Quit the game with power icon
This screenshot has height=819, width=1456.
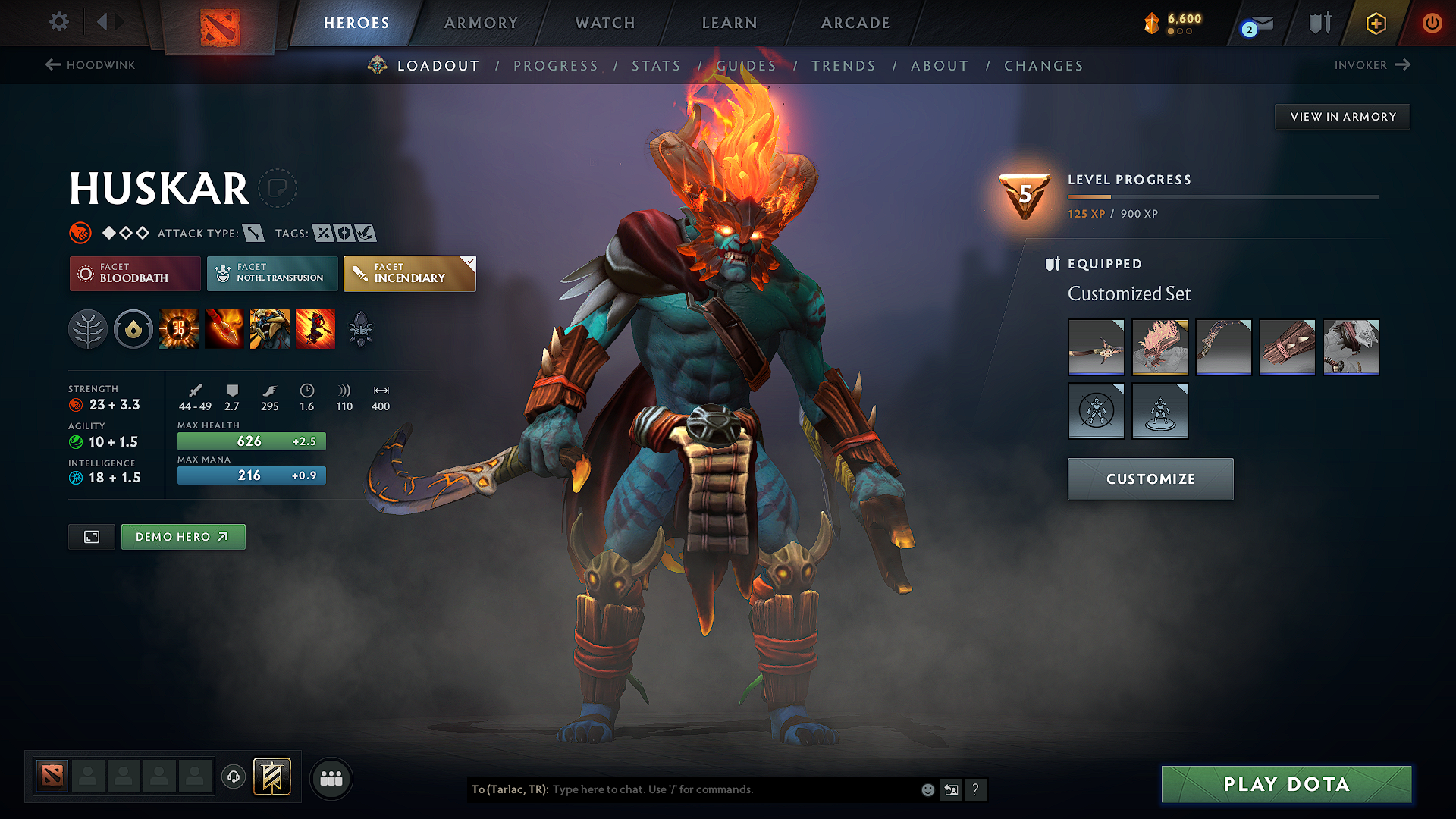[1432, 23]
